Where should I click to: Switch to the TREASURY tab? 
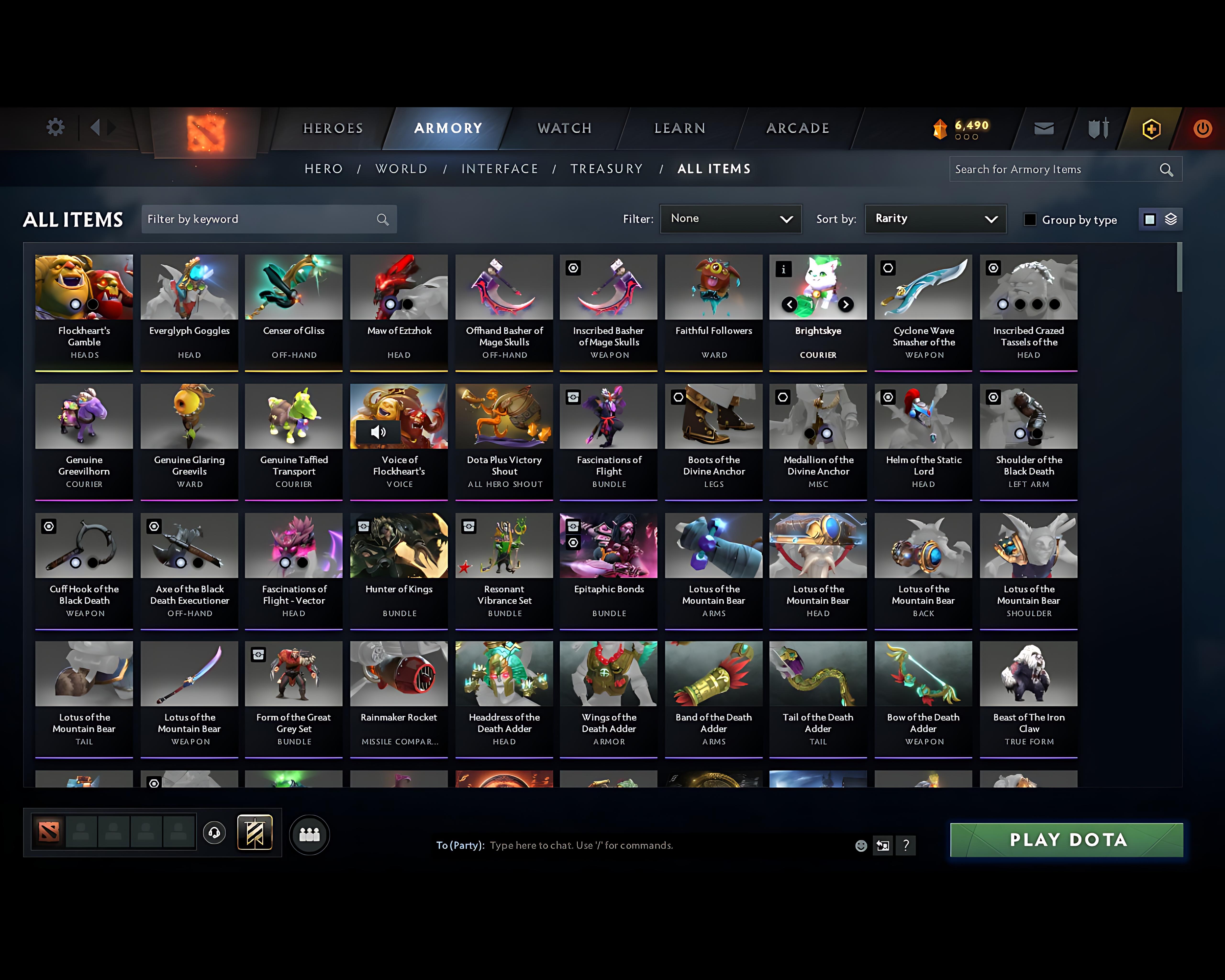(607, 169)
